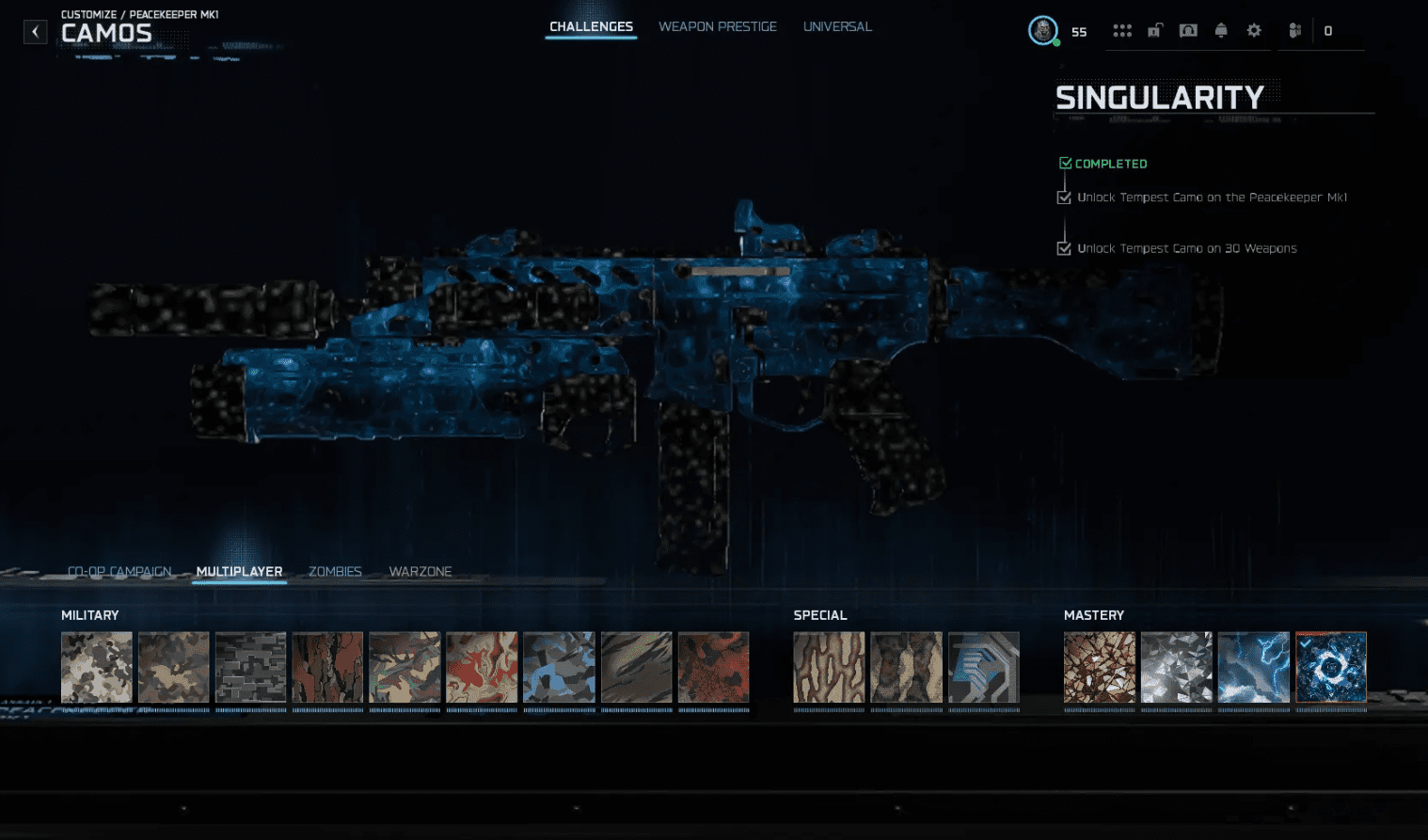The image size is (1428, 840).
Task: Select the blue lightning Mastery camo
Action: coord(1253,667)
